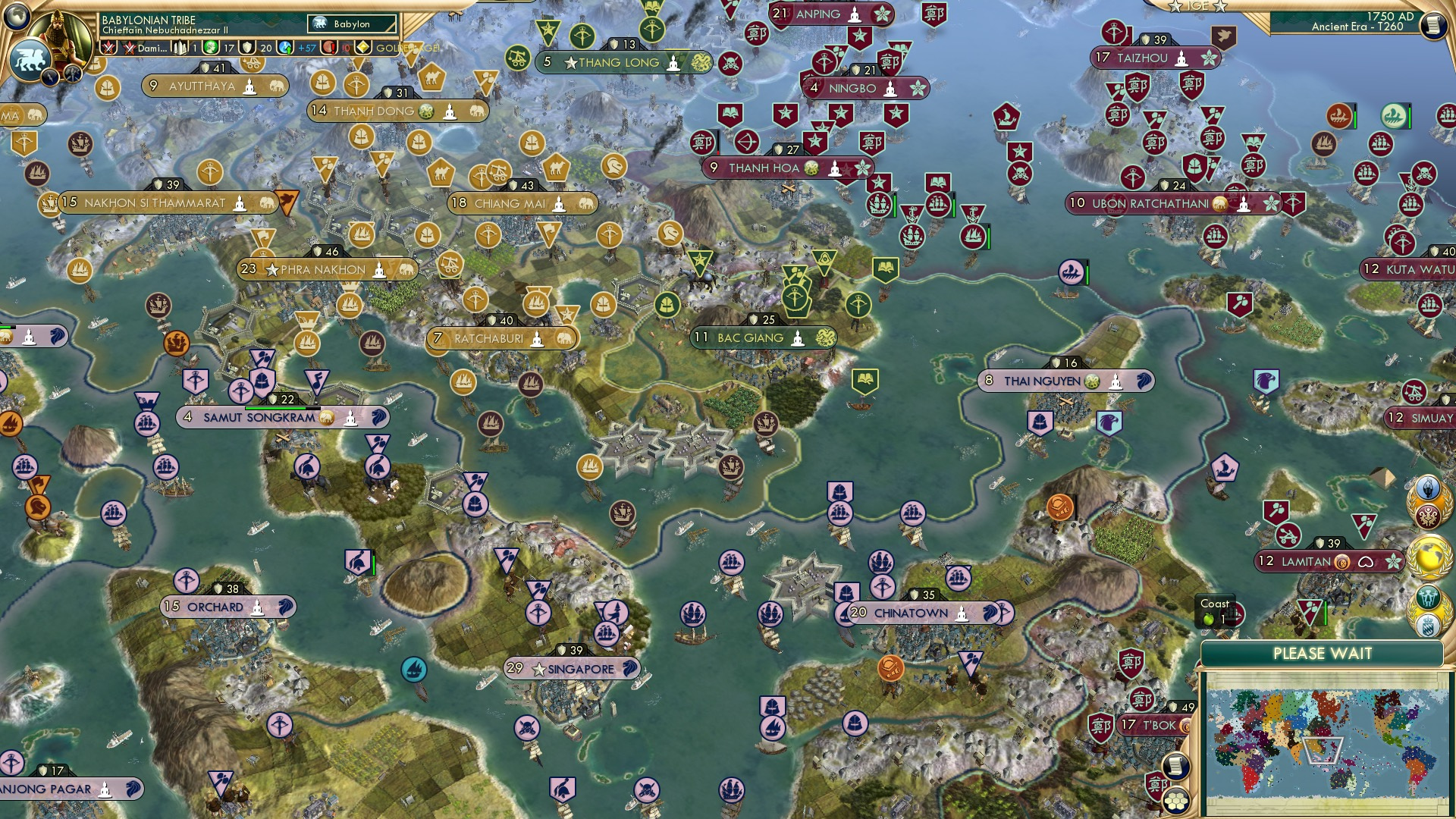Click the red gold warning icon in the top bar
Screen dimensions: 1456x819
tap(328, 48)
